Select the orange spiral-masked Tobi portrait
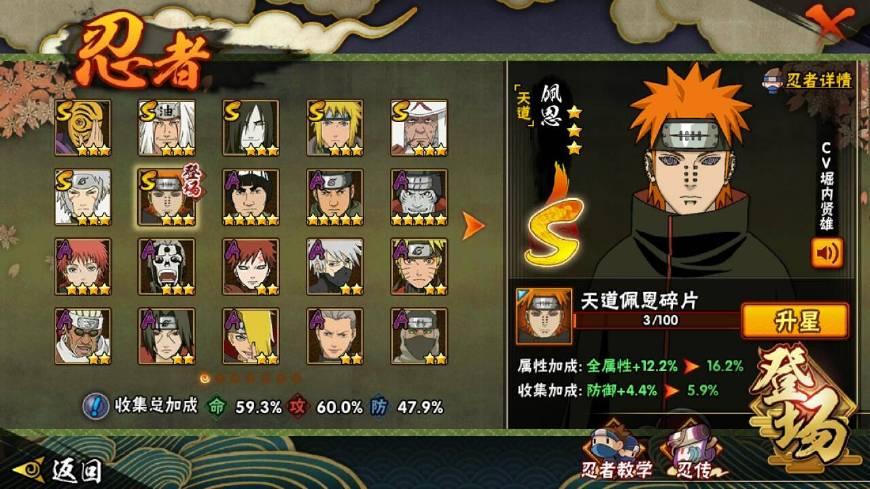 82,127
